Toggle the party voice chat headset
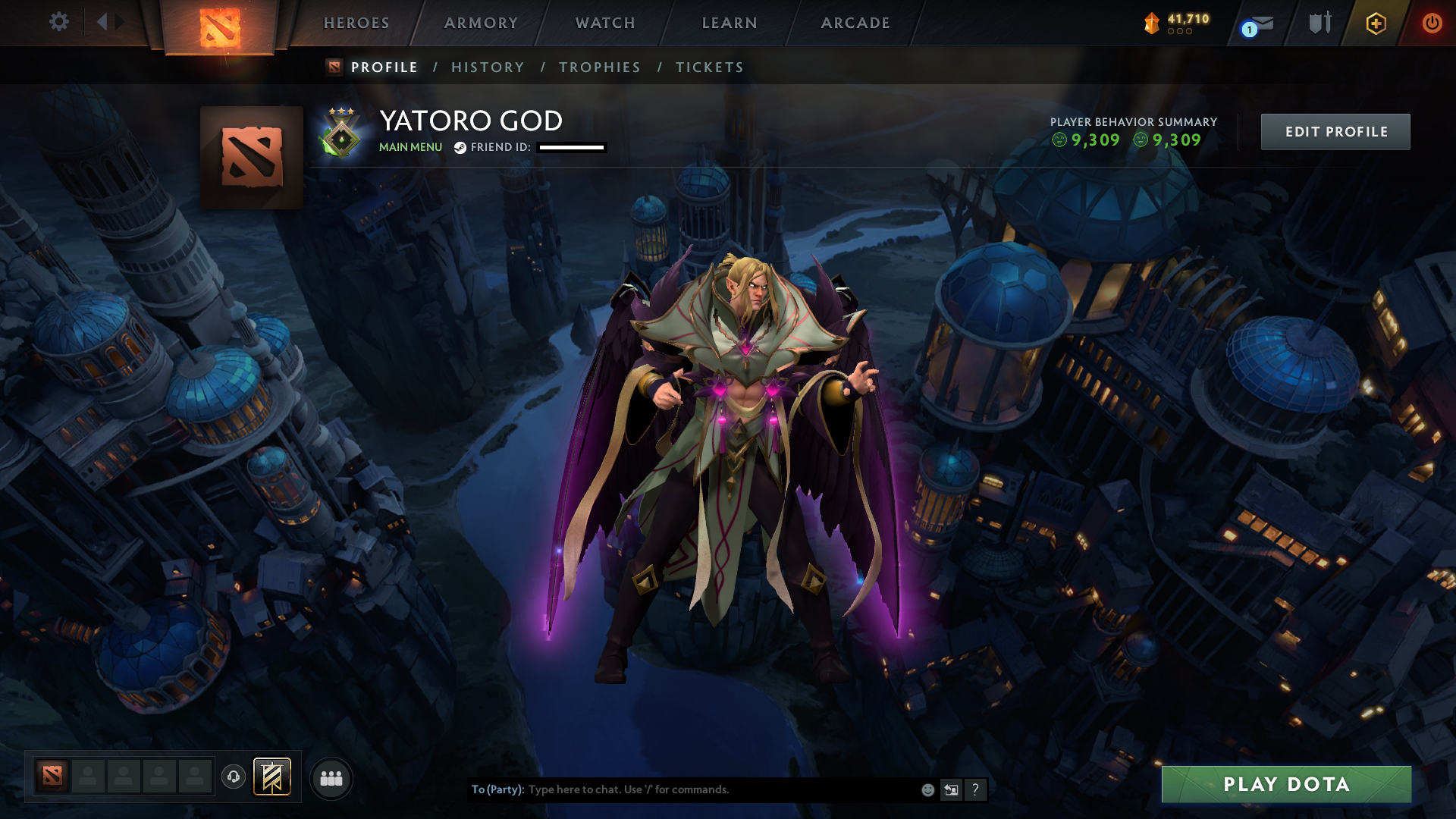This screenshot has height=819, width=1456. (x=233, y=777)
